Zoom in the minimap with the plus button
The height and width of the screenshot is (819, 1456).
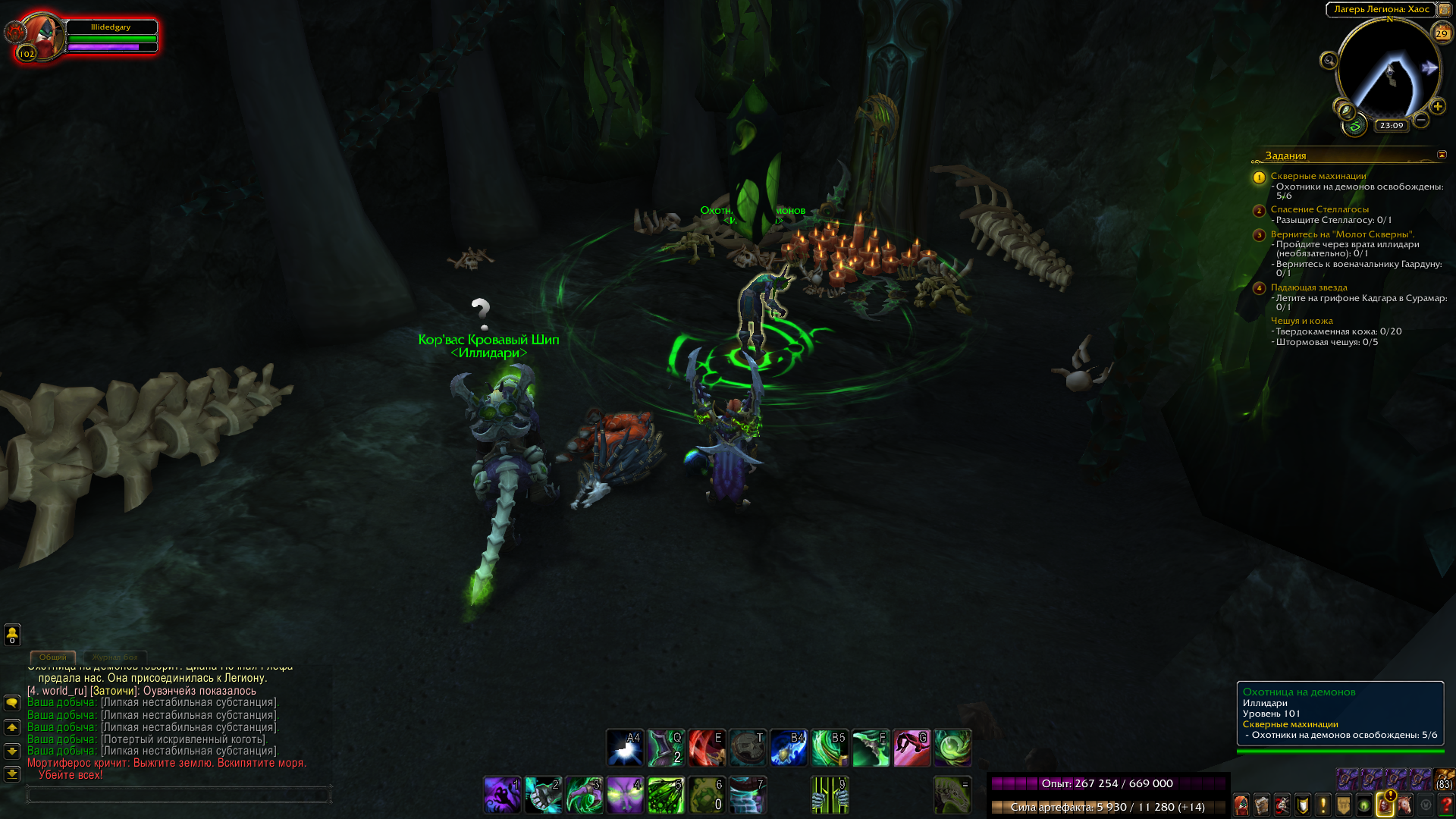coord(1437,106)
